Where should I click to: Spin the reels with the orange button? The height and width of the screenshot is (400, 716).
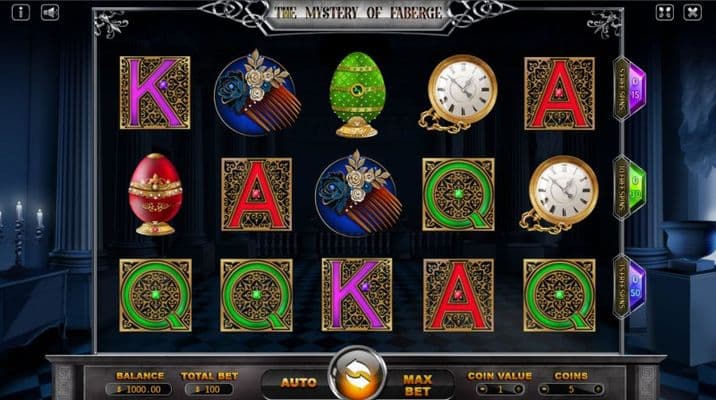(x=357, y=376)
